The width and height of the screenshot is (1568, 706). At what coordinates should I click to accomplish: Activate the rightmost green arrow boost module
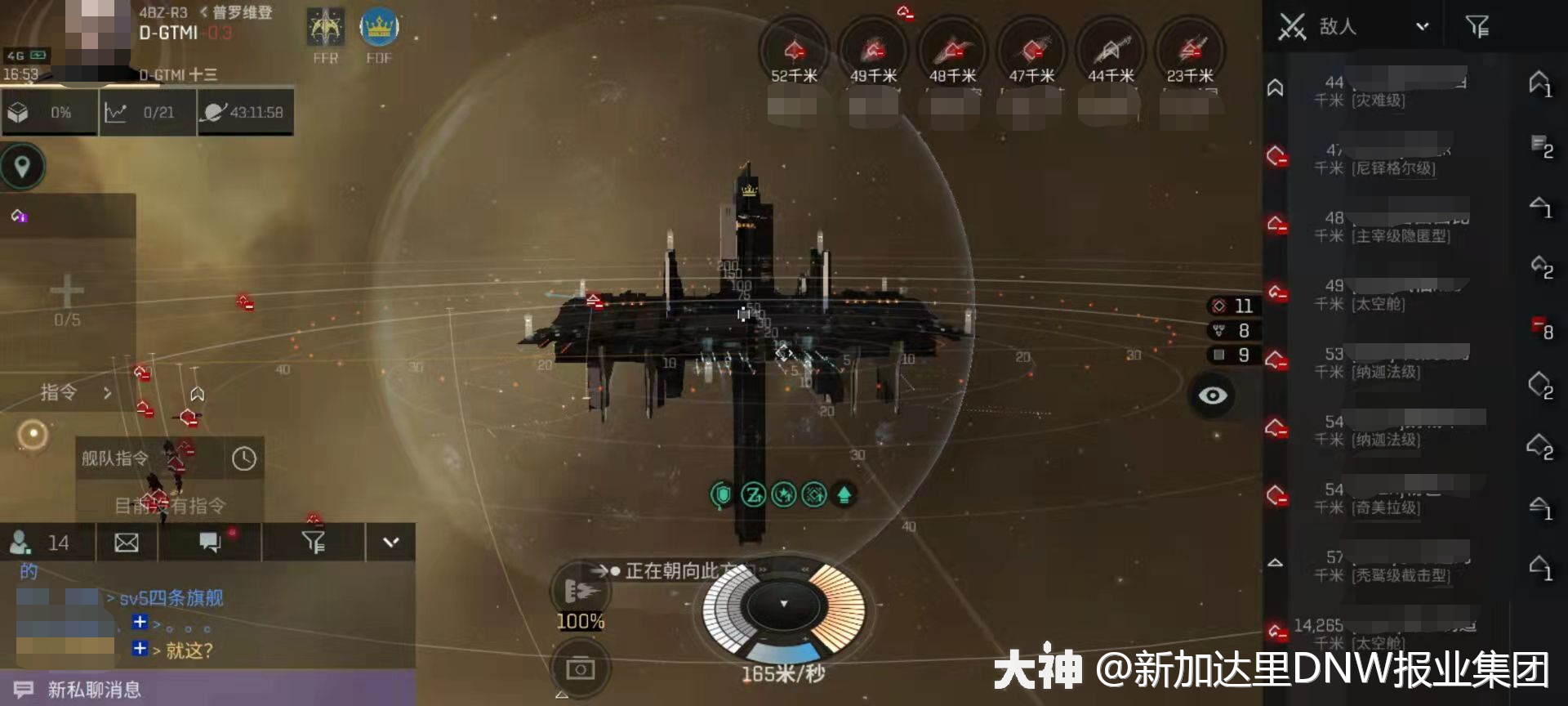(x=844, y=494)
